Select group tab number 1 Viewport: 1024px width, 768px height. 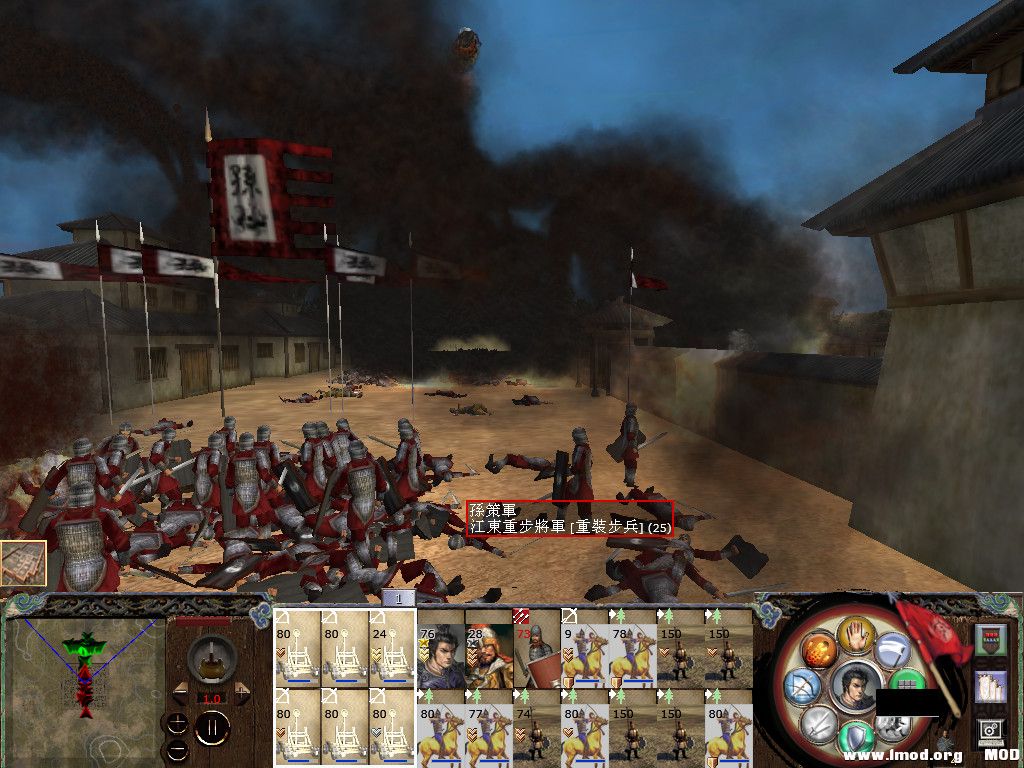coord(398,598)
